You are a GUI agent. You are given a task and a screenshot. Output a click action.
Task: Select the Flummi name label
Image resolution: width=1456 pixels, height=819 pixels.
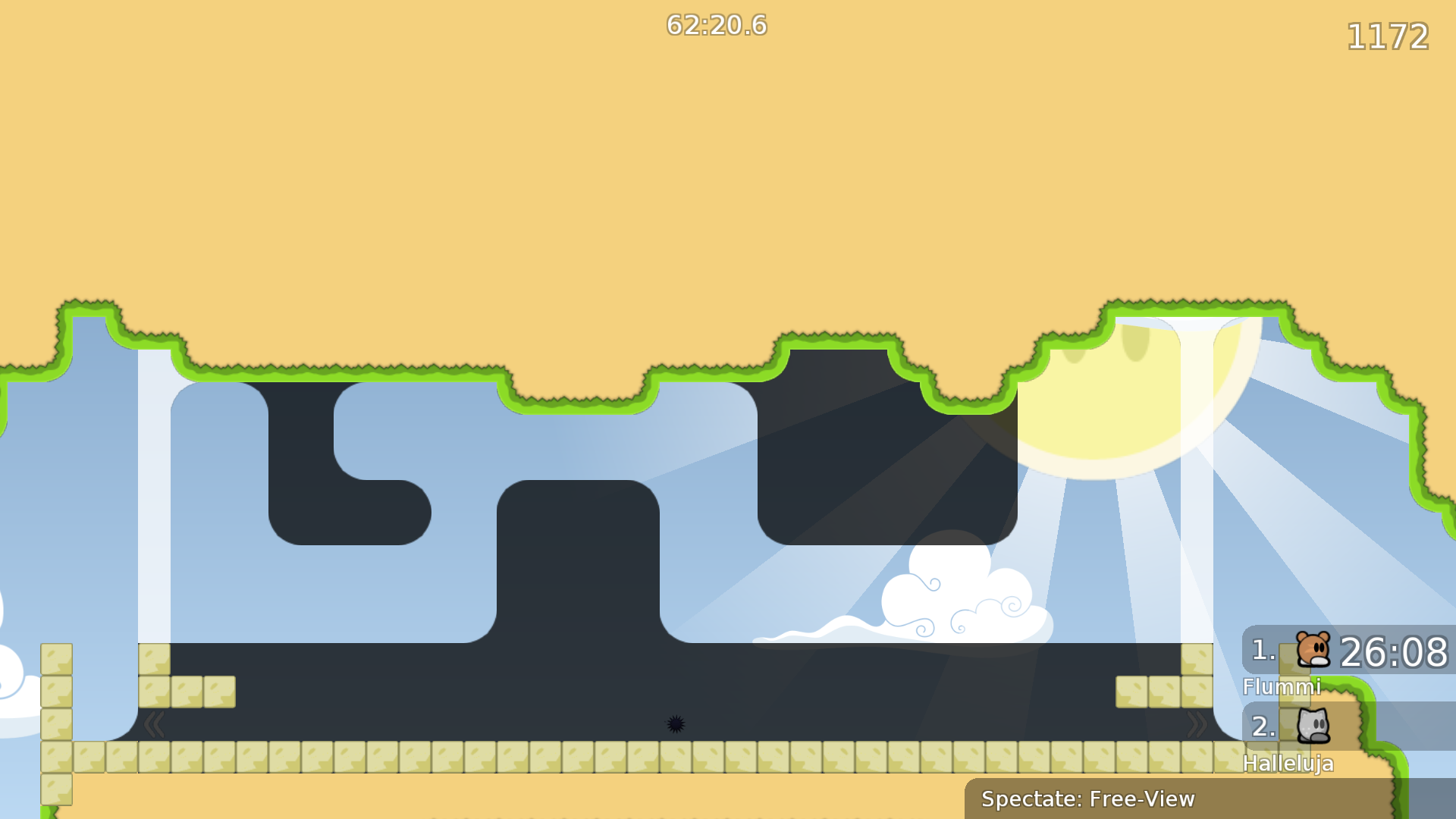coord(1282,687)
